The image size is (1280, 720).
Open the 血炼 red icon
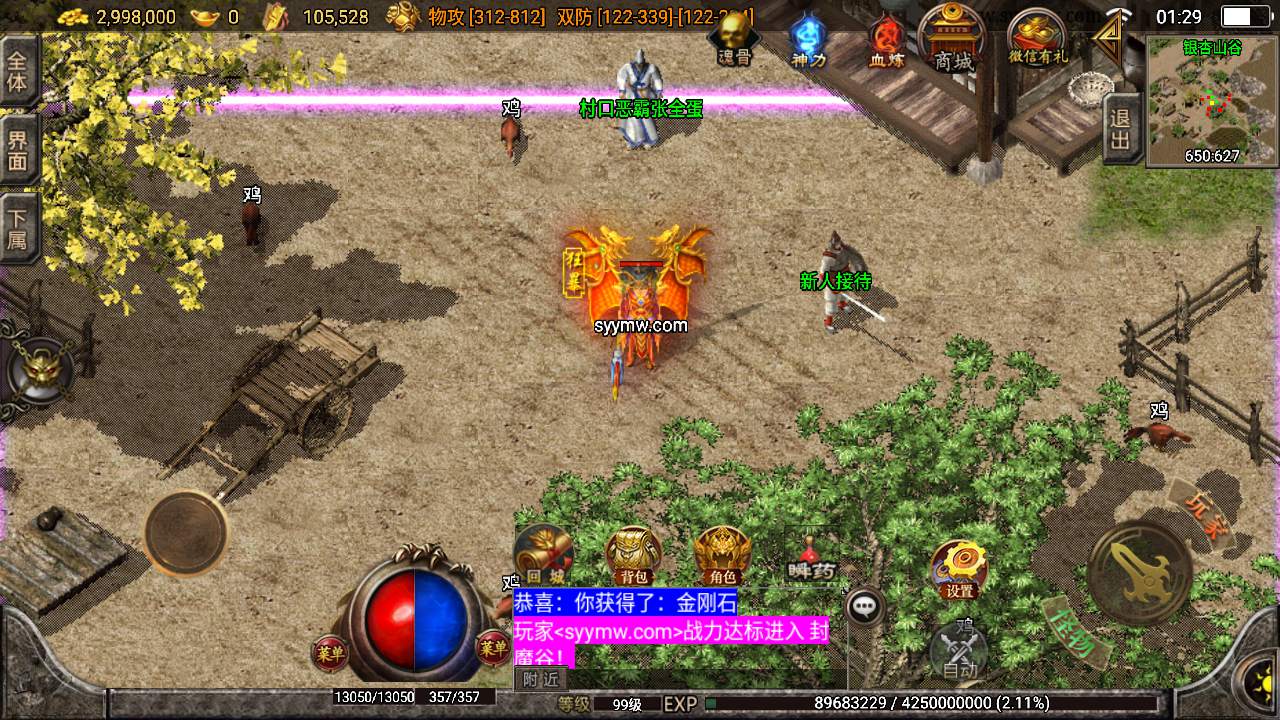(x=885, y=41)
